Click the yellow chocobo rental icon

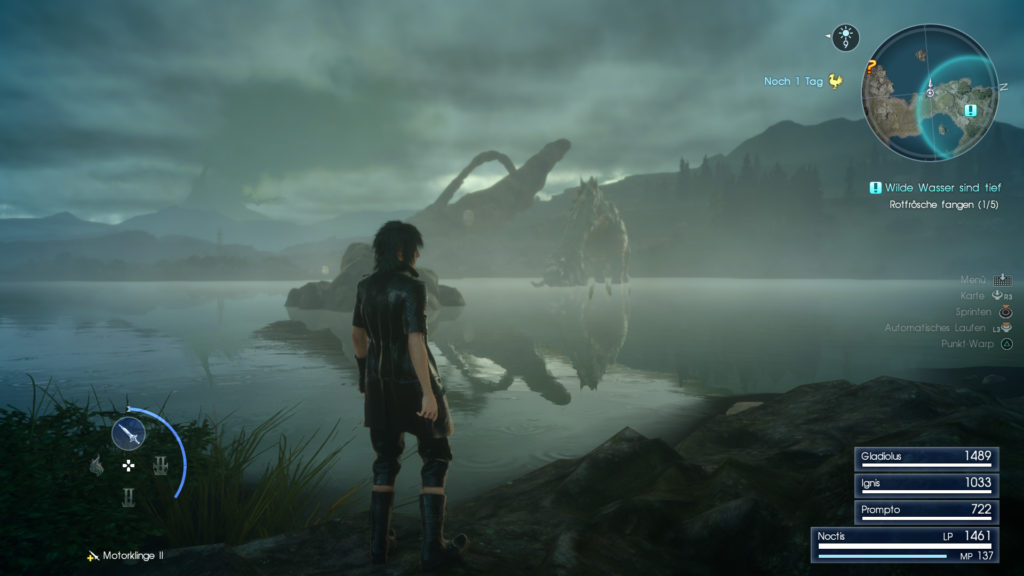[x=836, y=81]
